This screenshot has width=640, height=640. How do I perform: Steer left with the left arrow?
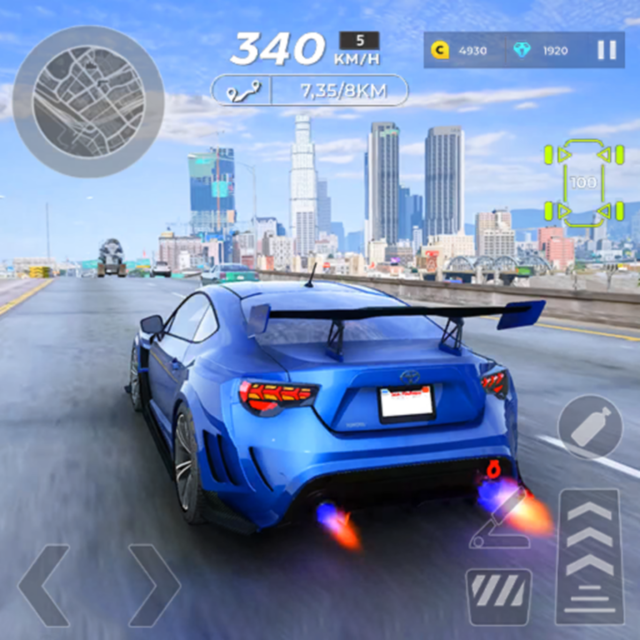click(x=45, y=586)
